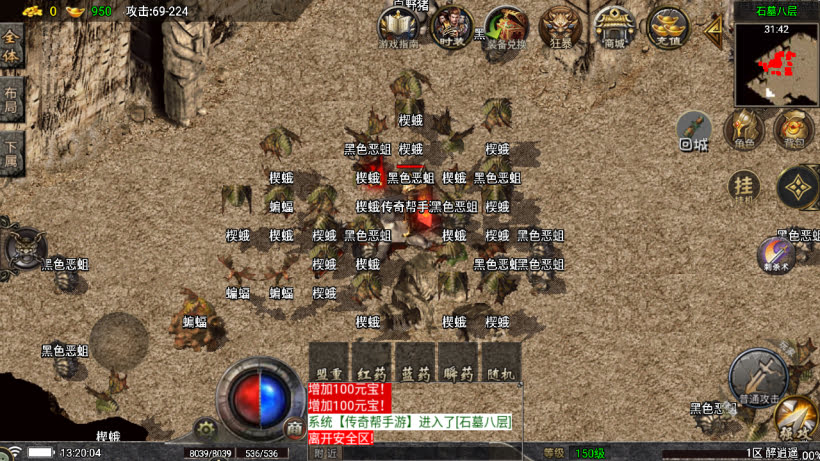Open settings via the gear icon
Viewport: 820px width, 461px height.
[x=207, y=428]
